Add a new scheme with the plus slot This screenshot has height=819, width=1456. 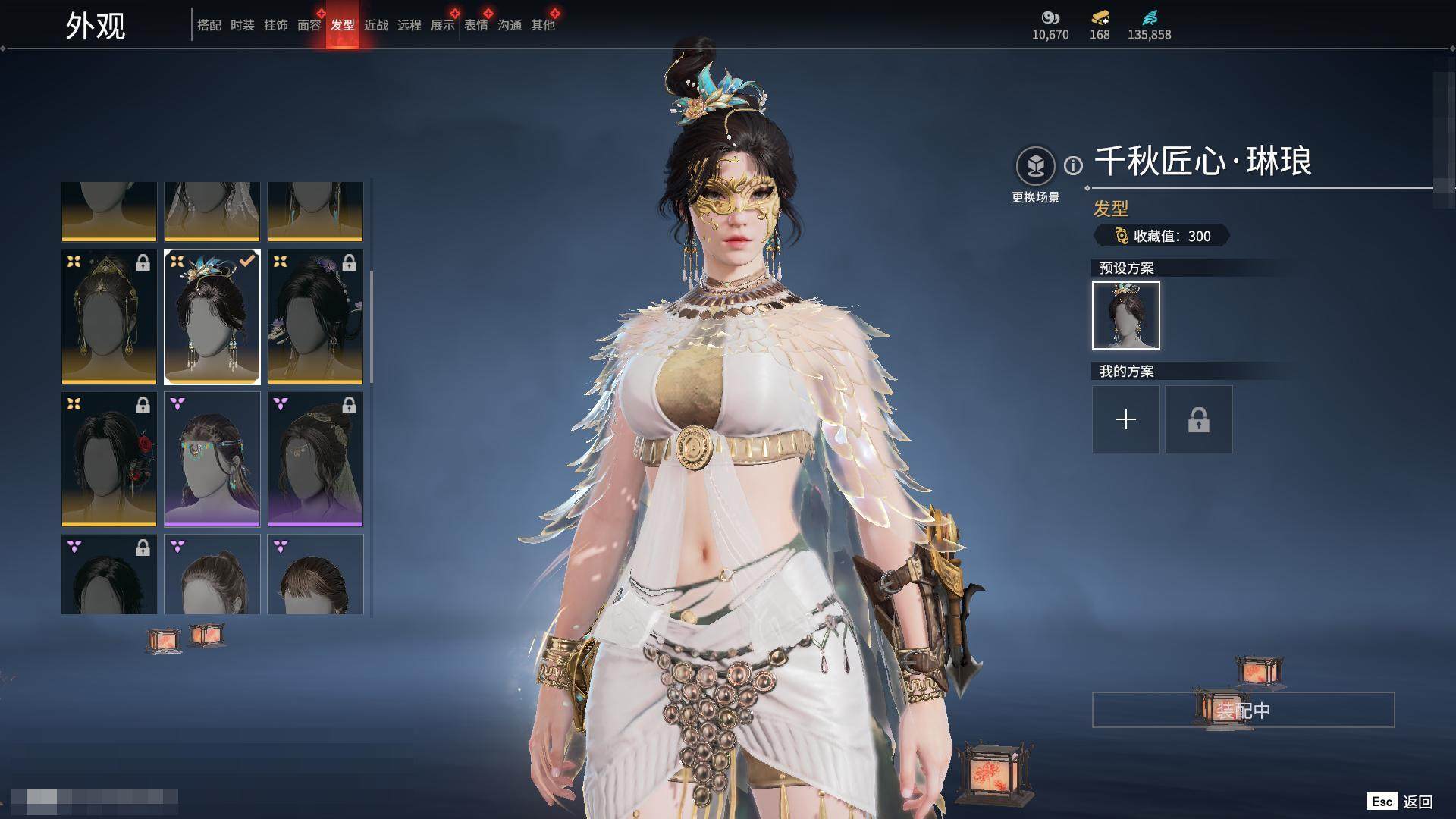1125,419
